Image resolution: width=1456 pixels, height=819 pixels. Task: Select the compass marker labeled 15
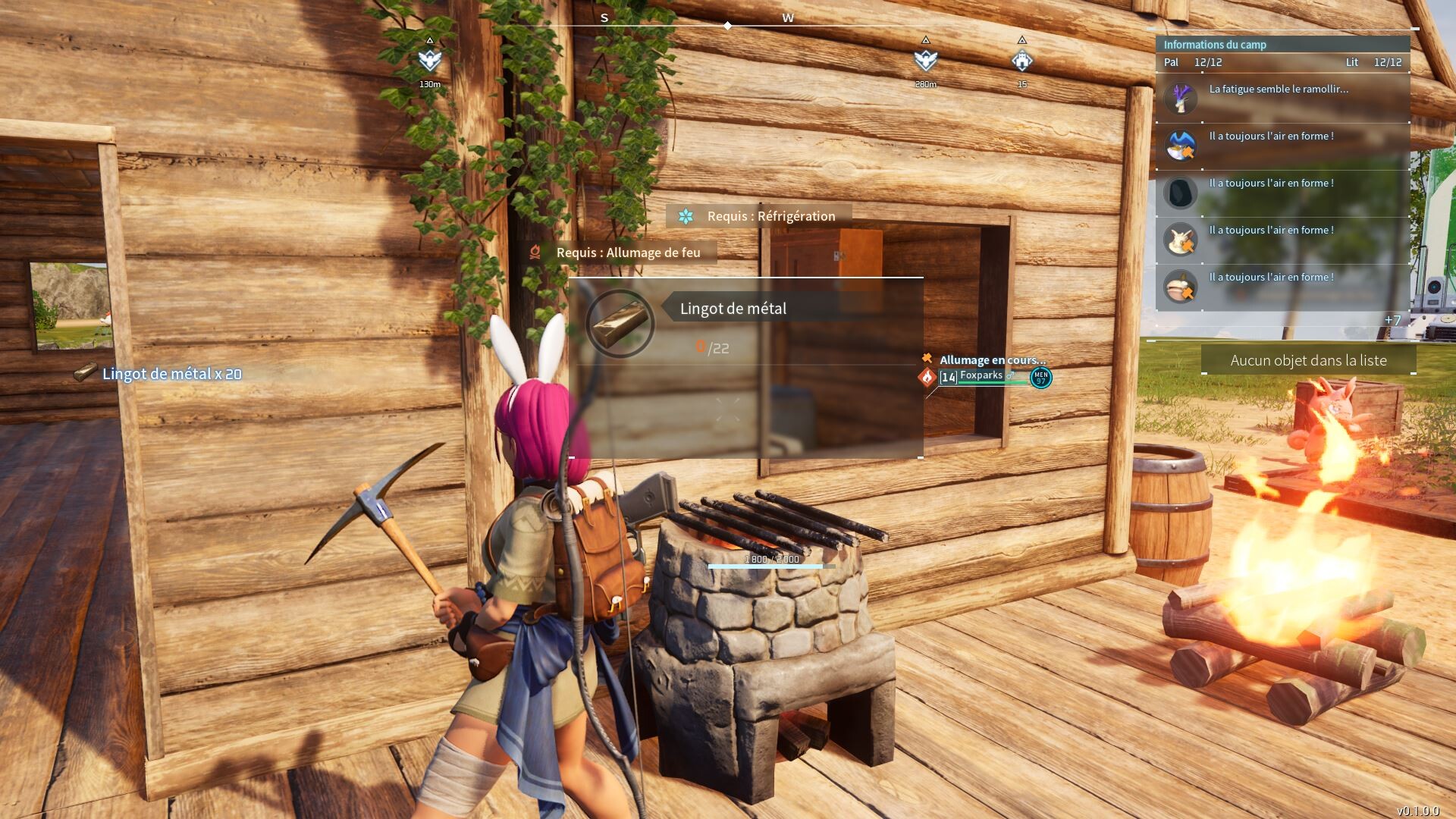coord(1022,61)
